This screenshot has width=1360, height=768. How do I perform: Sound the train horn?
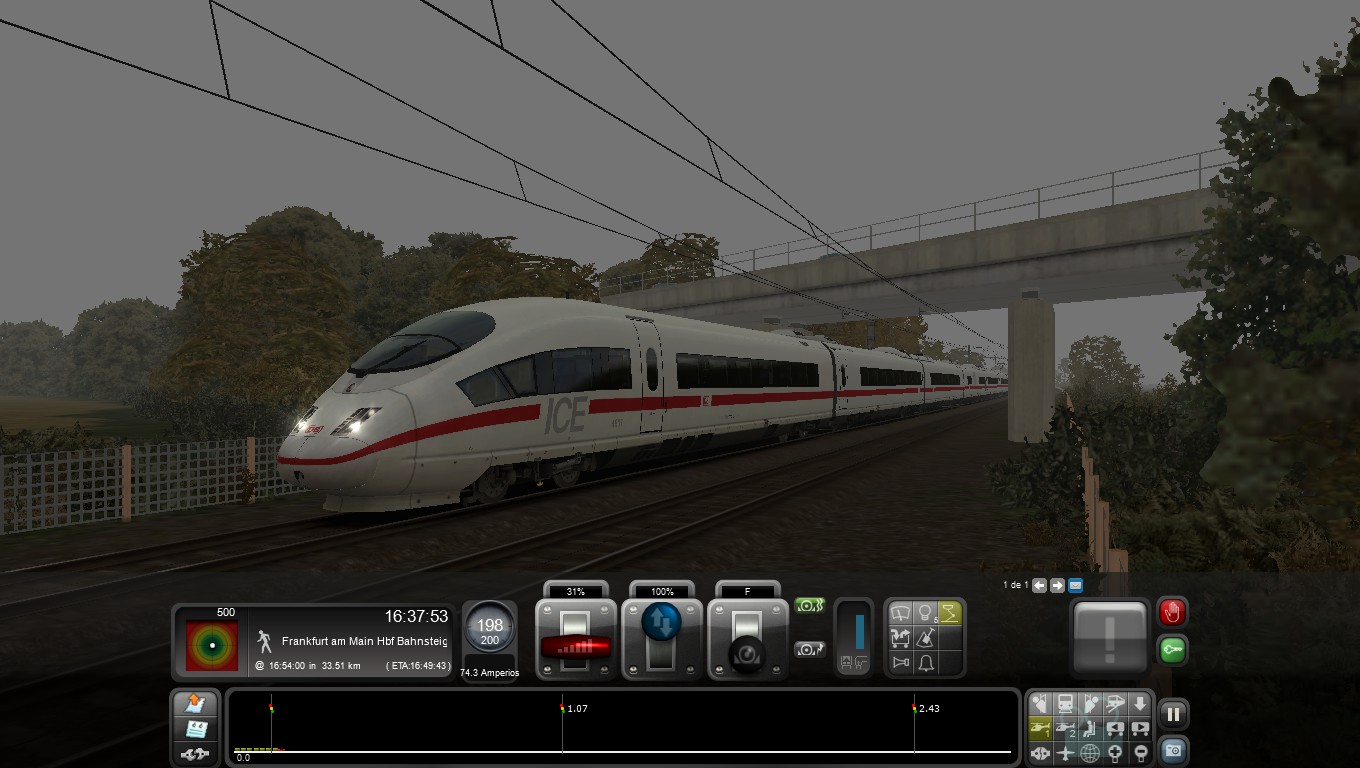(x=901, y=662)
